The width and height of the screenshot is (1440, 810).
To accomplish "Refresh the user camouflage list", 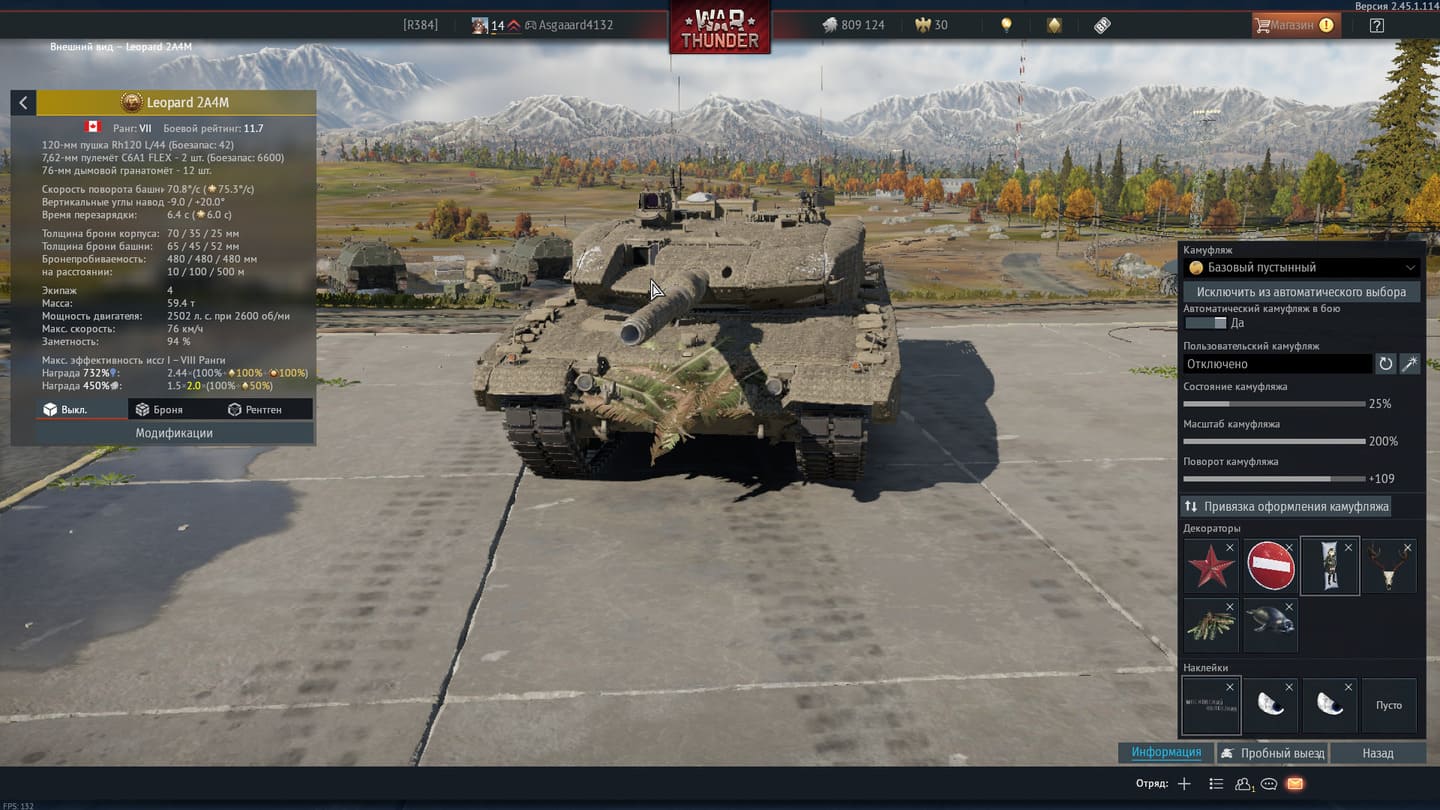I will pyautogui.click(x=1385, y=364).
